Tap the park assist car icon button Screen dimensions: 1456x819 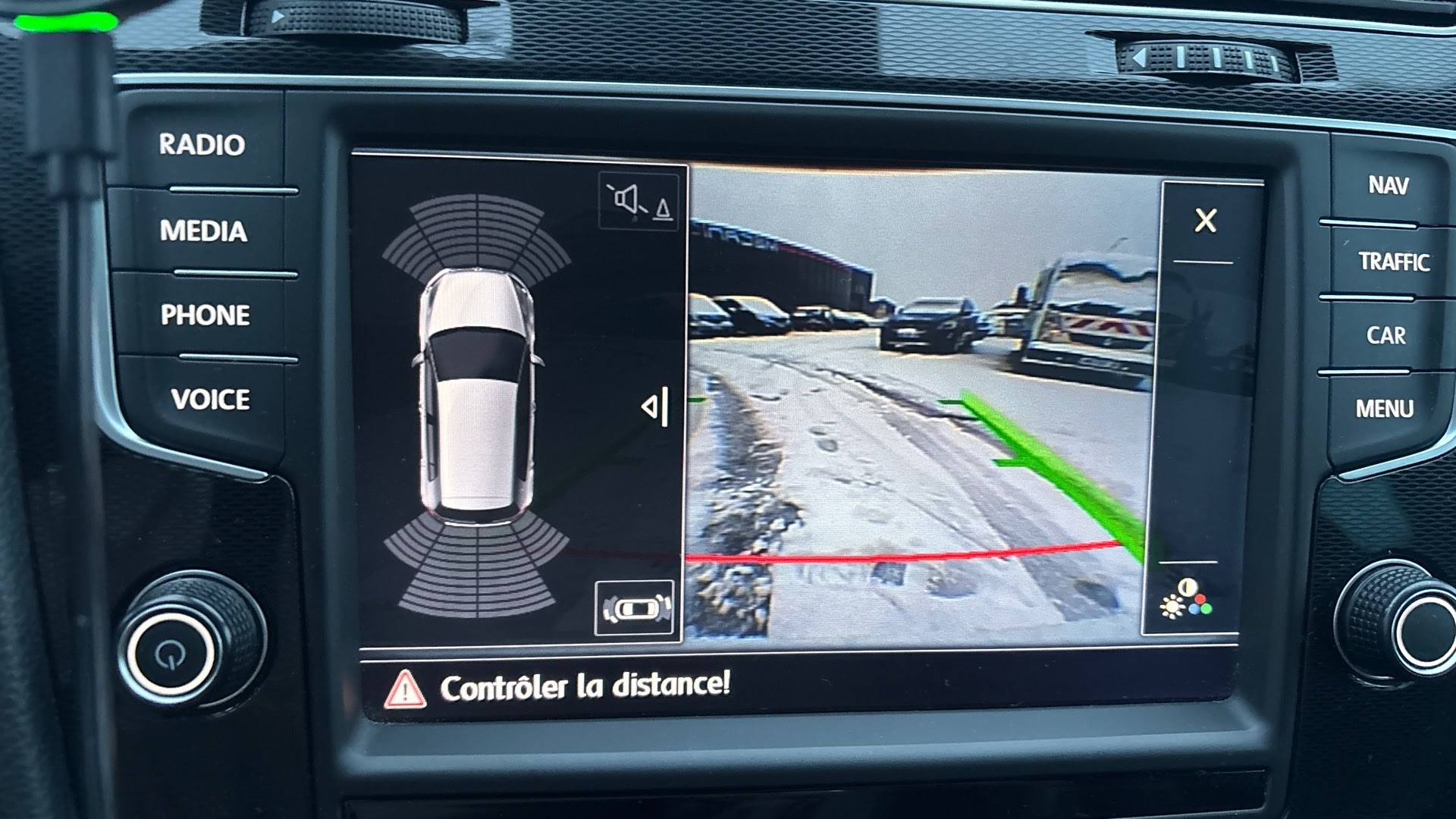pyautogui.click(x=635, y=608)
